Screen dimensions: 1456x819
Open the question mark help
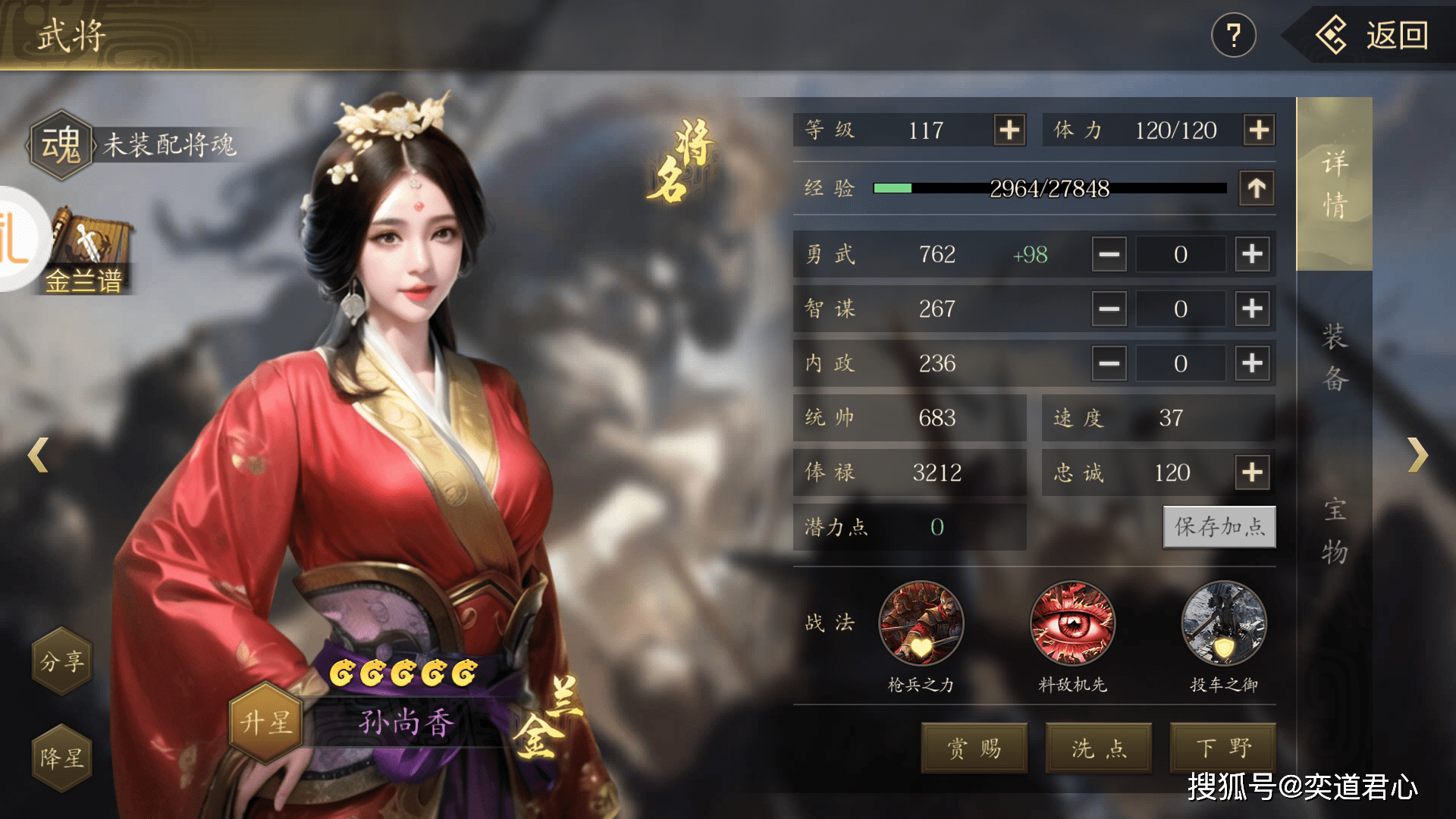(x=1234, y=36)
